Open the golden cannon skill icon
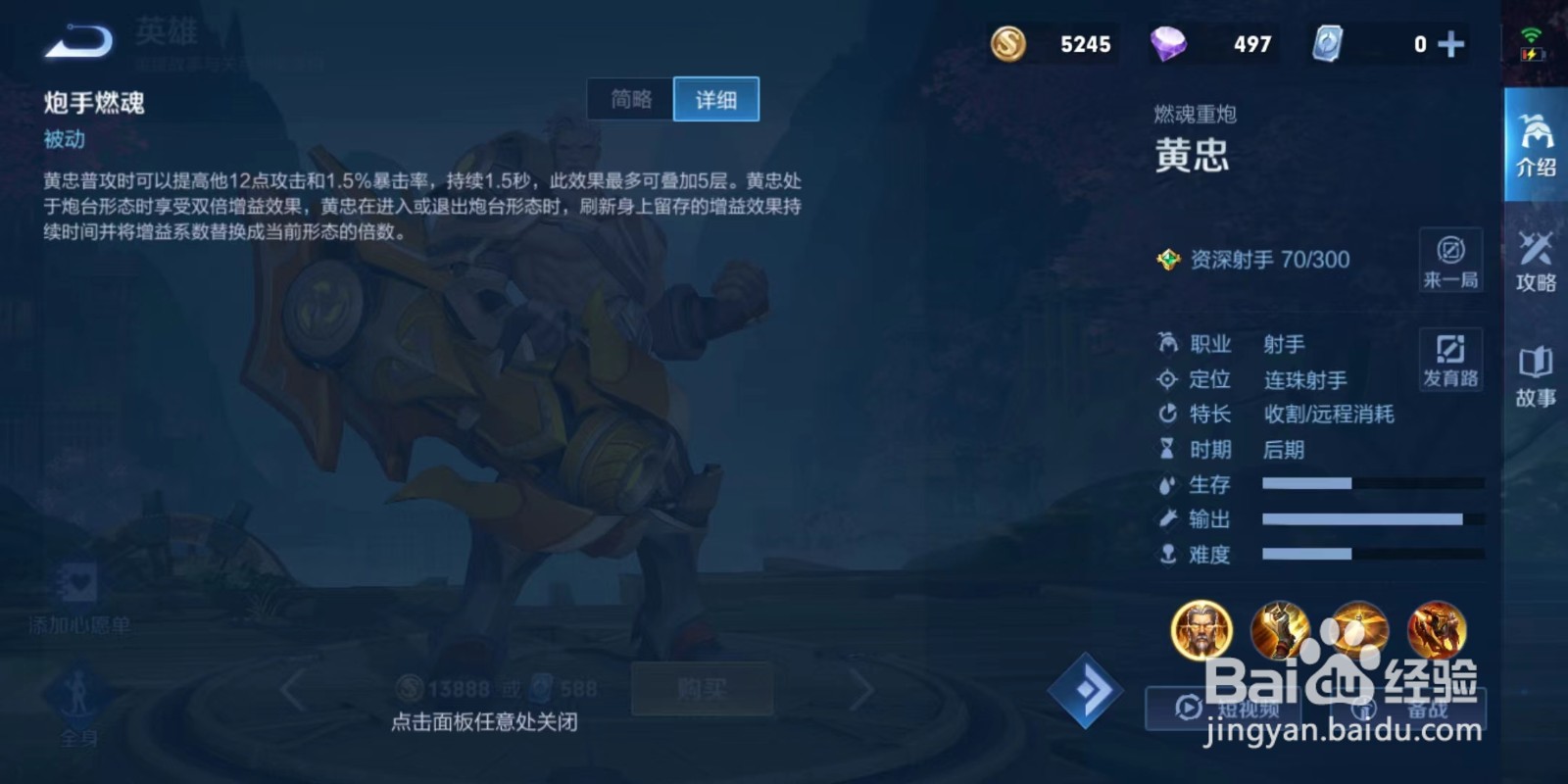 point(1281,632)
